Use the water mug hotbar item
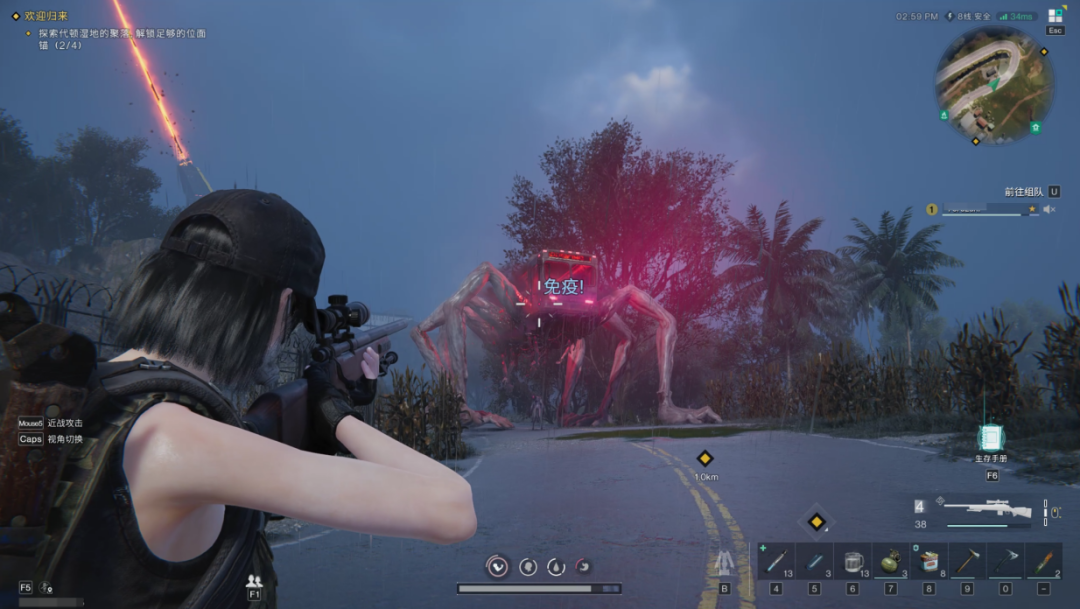The height and width of the screenshot is (609, 1080). click(x=852, y=561)
